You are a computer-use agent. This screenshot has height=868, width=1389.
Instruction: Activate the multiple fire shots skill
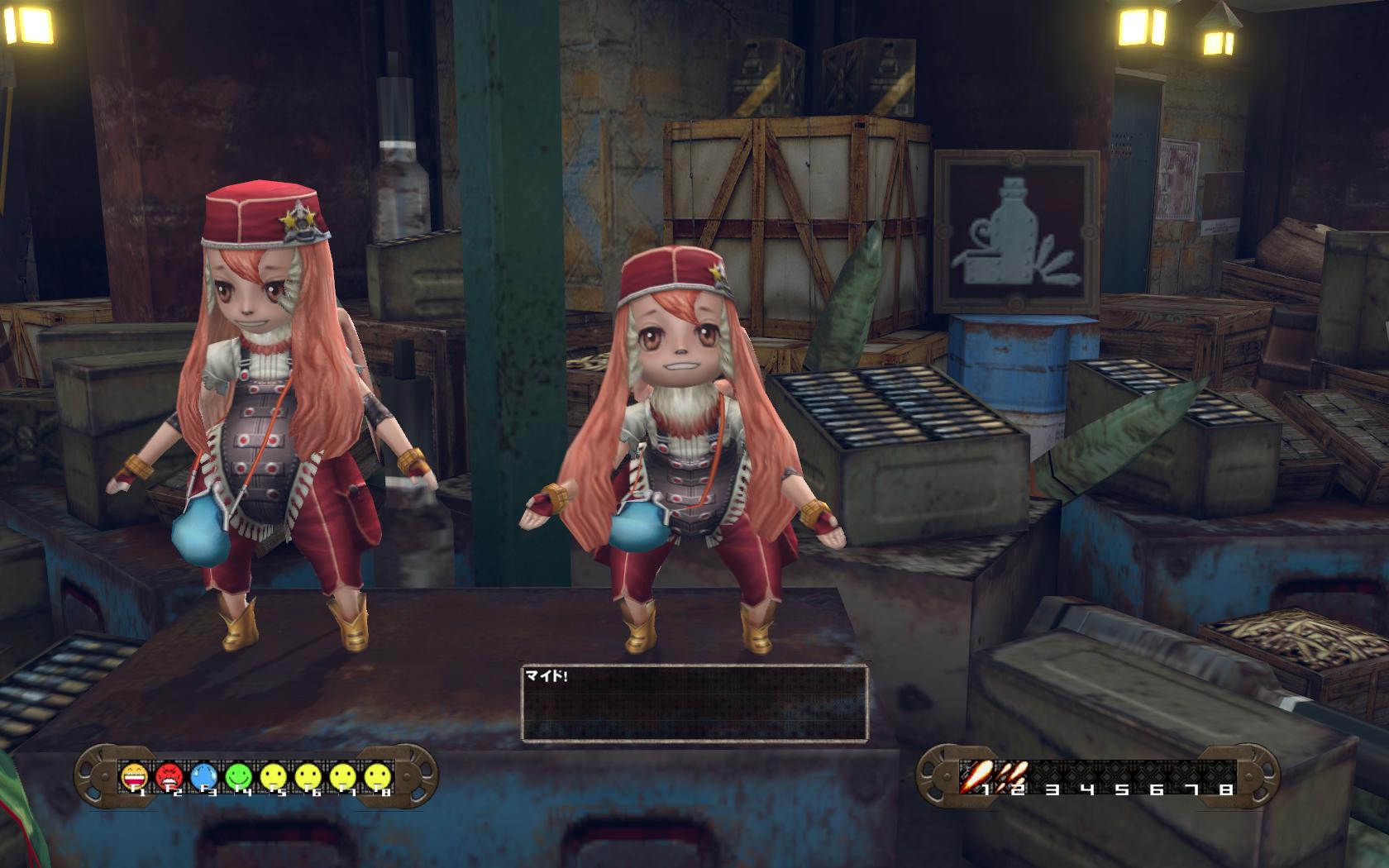tap(1014, 775)
